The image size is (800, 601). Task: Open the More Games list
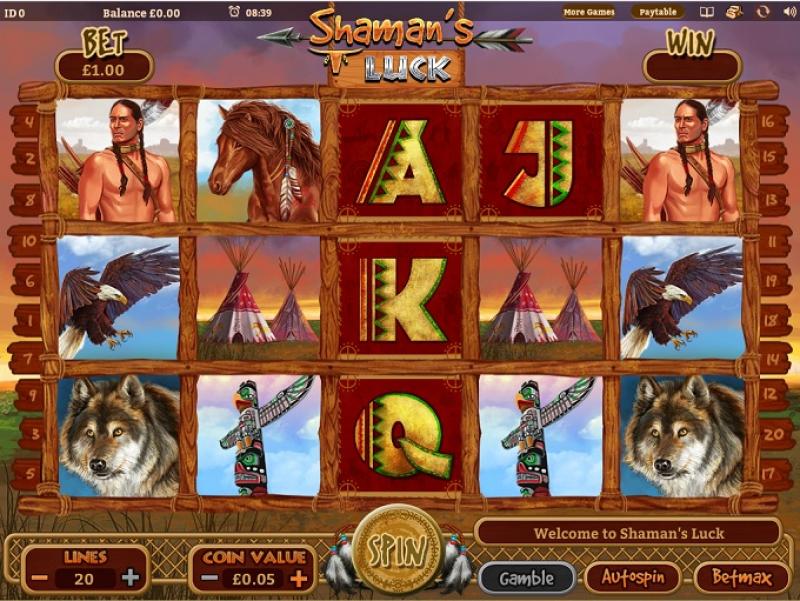point(589,12)
